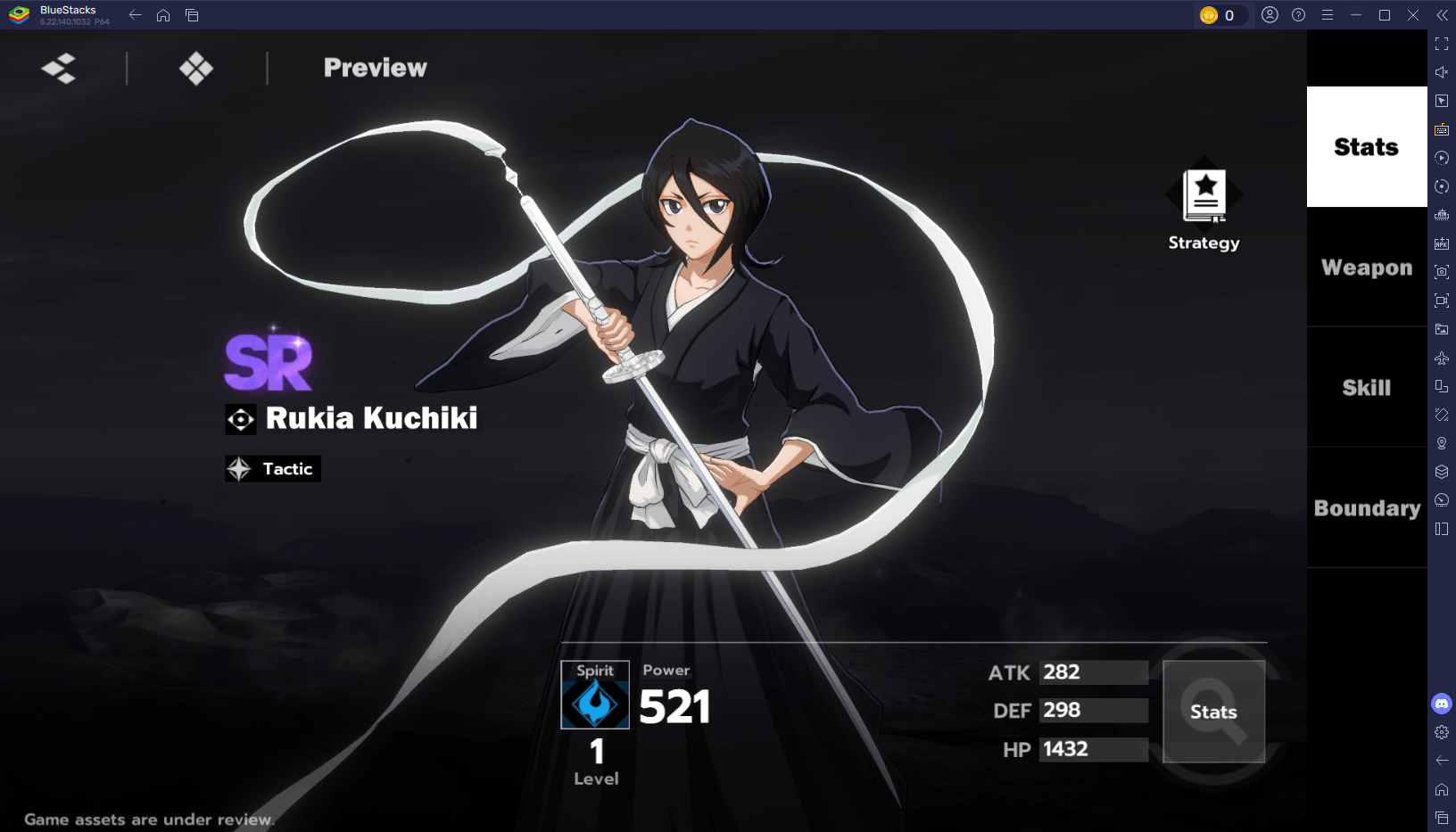Click the Stats magnifier button
The height and width of the screenshot is (832, 1456).
tap(1214, 711)
